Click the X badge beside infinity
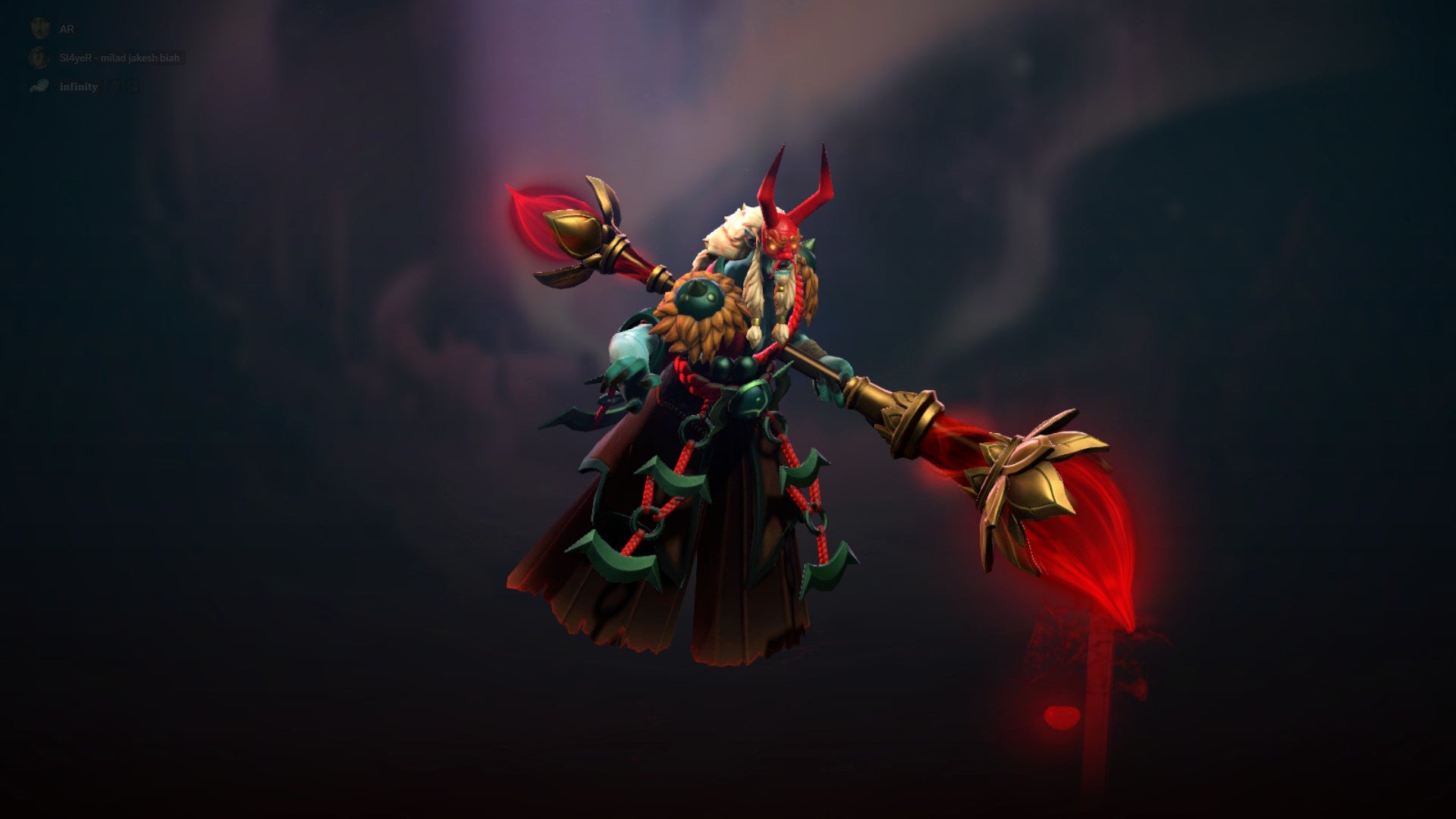This screenshot has width=1456, height=819. pos(115,86)
